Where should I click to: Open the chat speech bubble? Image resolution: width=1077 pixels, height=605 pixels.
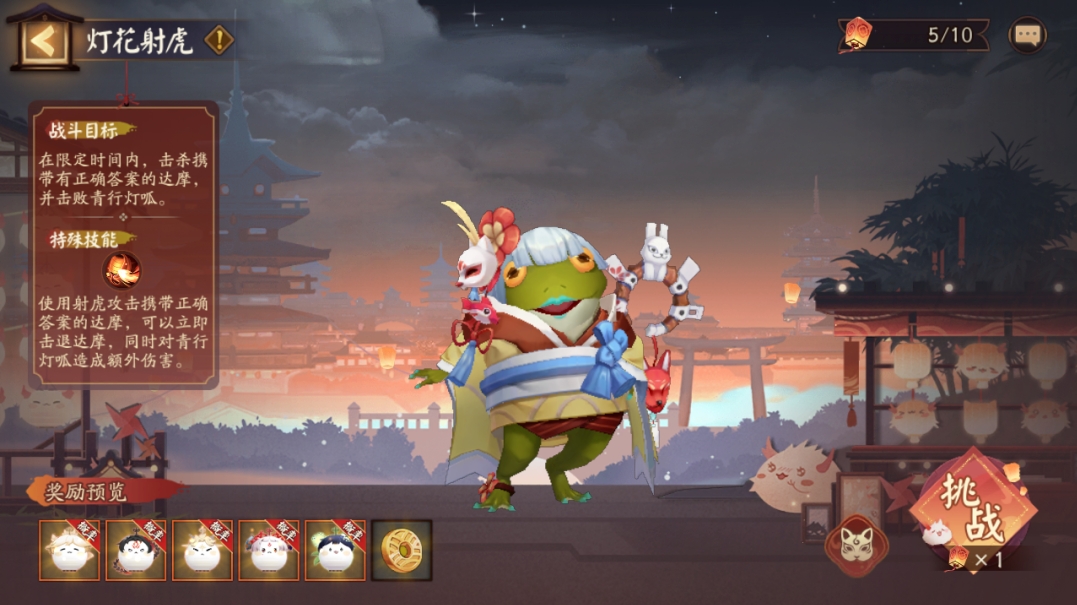click(x=1027, y=36)
